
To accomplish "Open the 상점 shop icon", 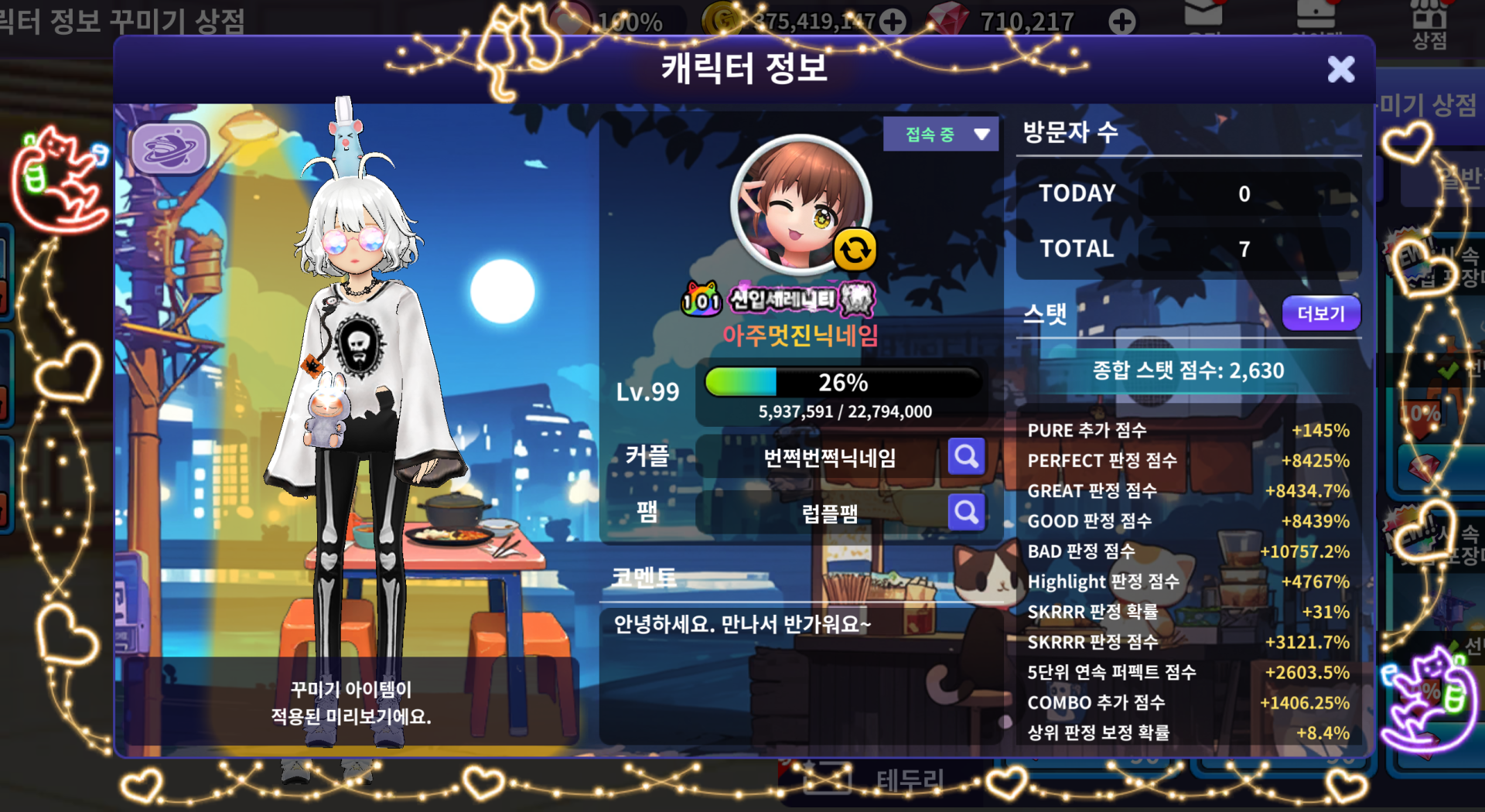I will [x=1429, y=23].
